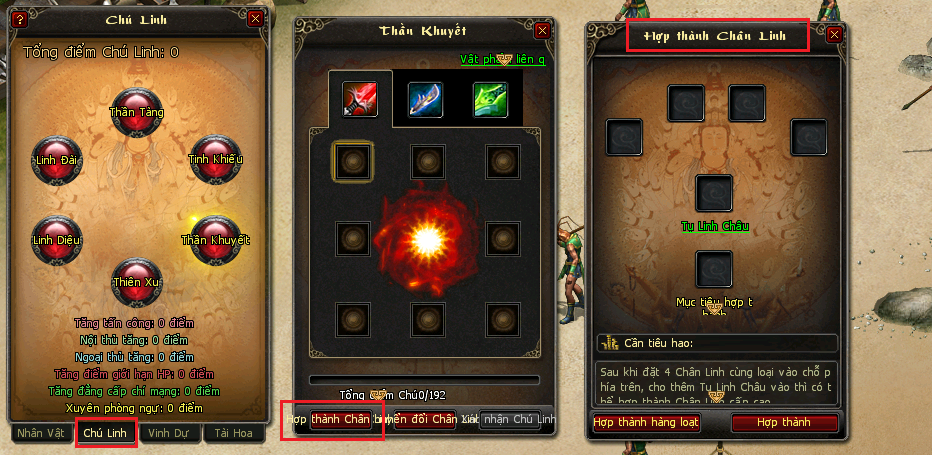
Task: Select the Linh Diệu orb
Action: coord(56,236)
